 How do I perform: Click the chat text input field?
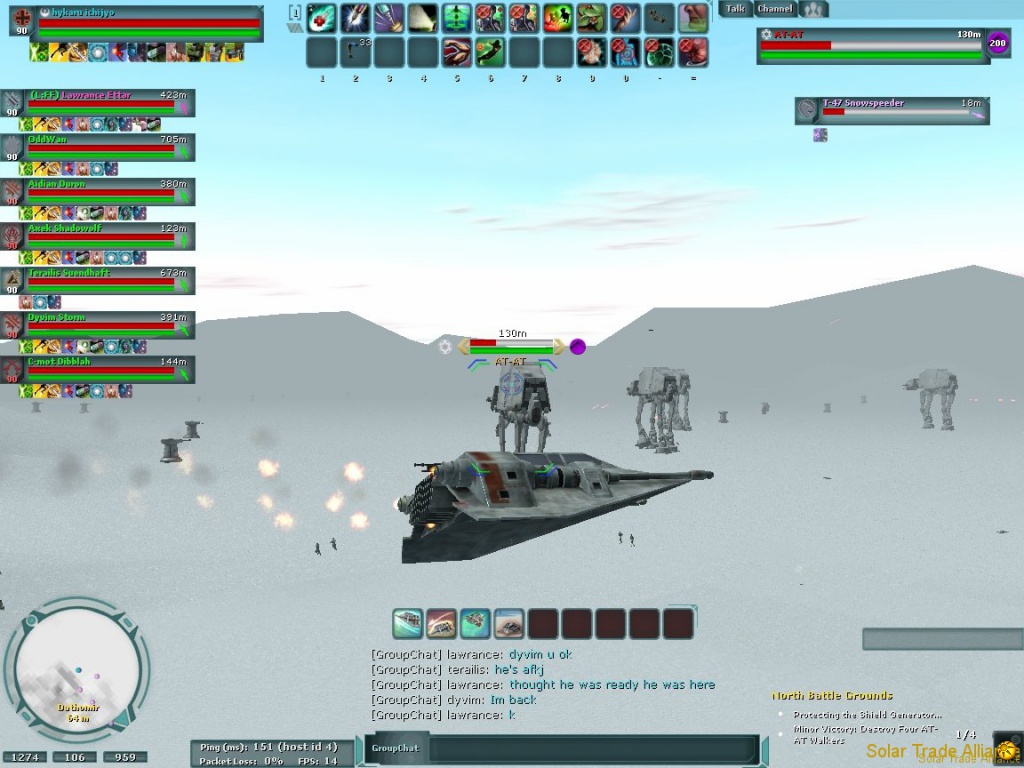pos(590,748)
